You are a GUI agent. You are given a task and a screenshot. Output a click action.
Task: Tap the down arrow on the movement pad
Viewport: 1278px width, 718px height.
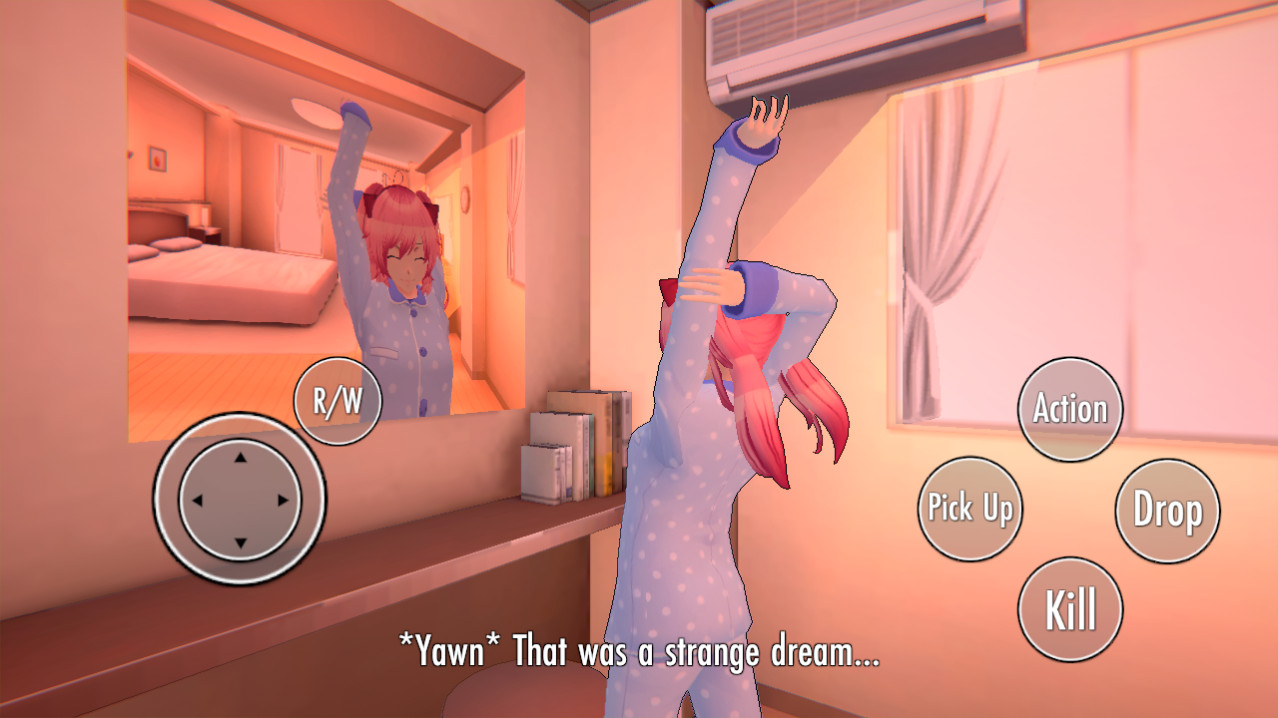[239, 543]
